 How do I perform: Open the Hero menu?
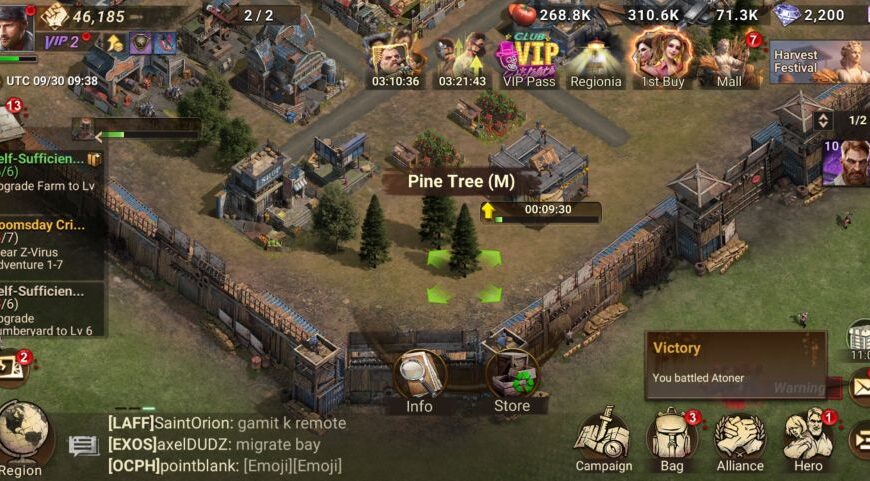coord(808,440)
